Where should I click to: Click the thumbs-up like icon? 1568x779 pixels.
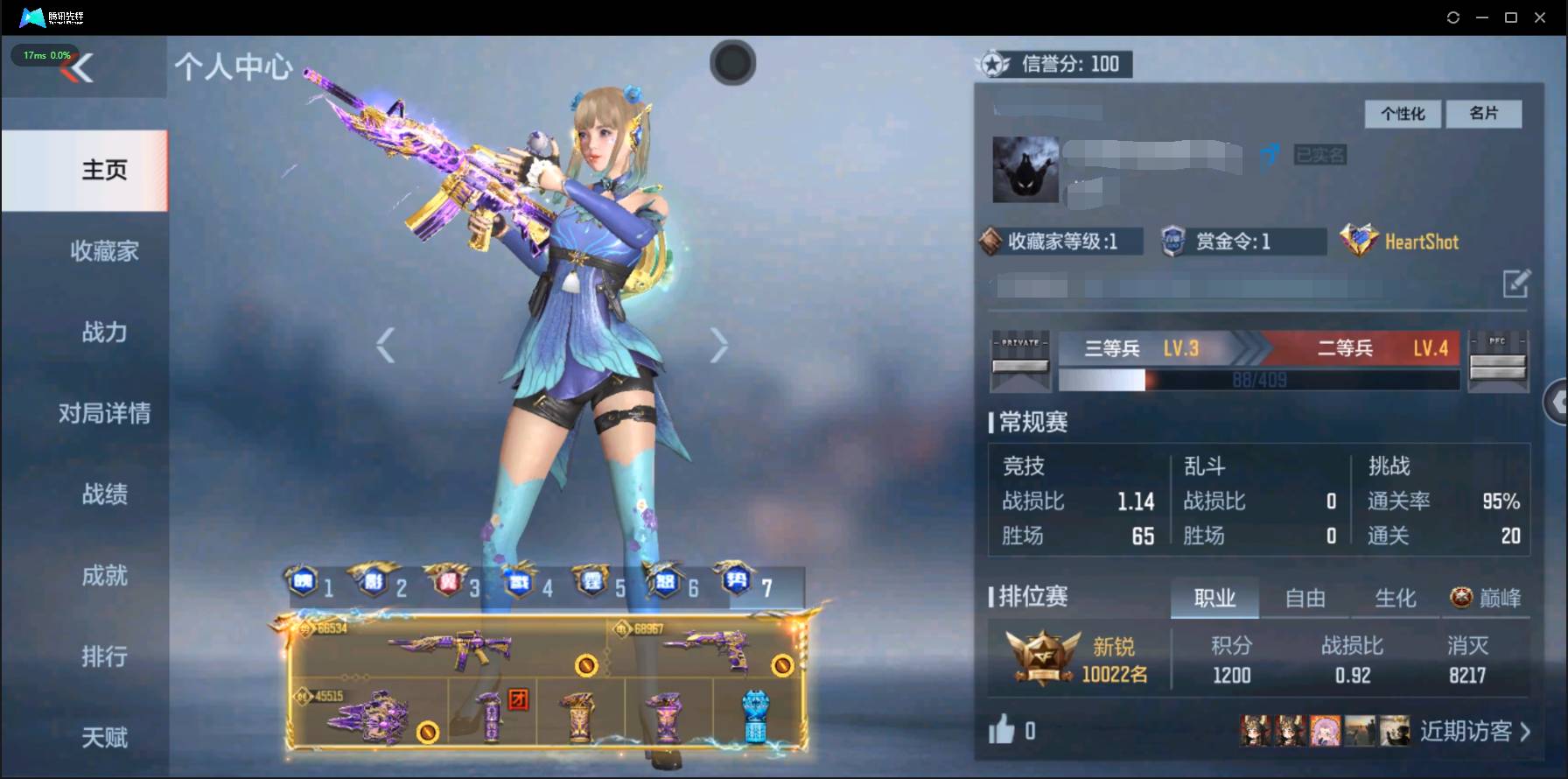[1004, 728]
